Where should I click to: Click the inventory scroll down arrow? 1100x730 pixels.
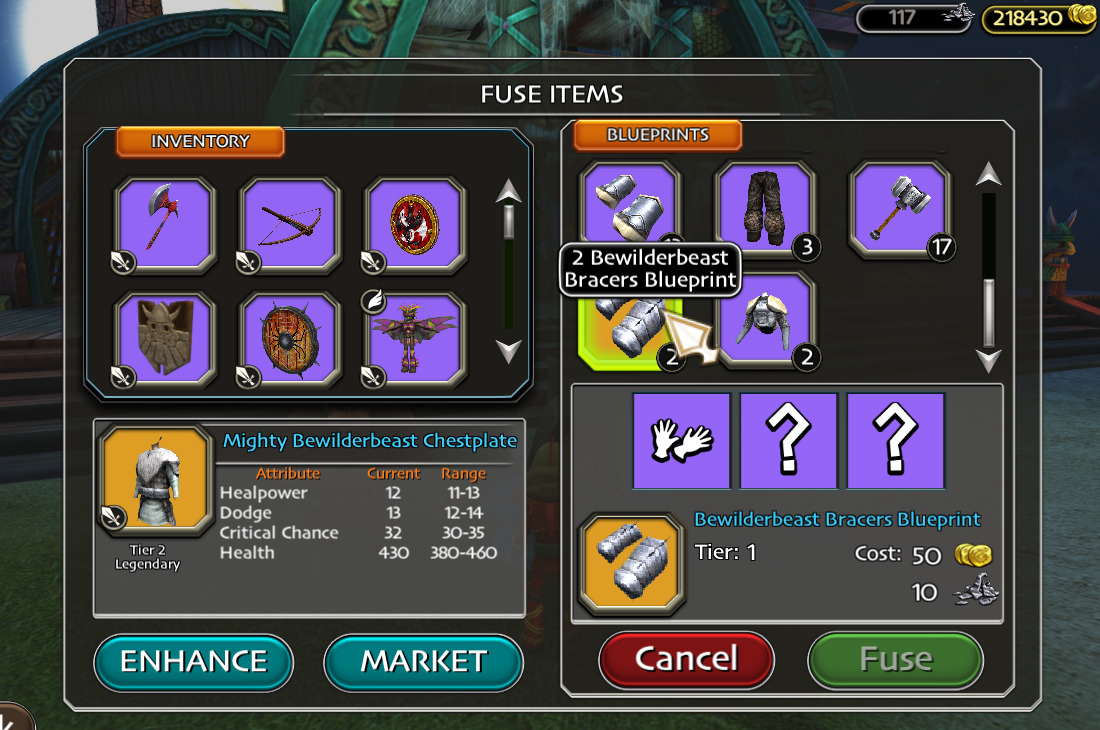(509, 351)
